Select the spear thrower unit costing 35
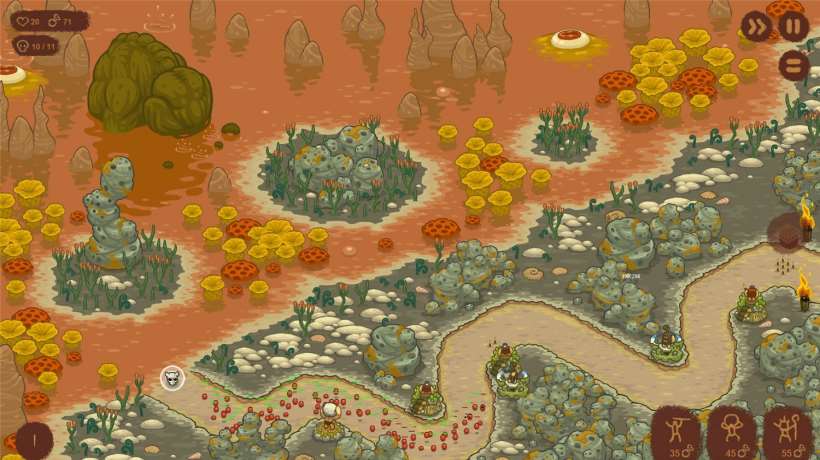 click(676, 432)
